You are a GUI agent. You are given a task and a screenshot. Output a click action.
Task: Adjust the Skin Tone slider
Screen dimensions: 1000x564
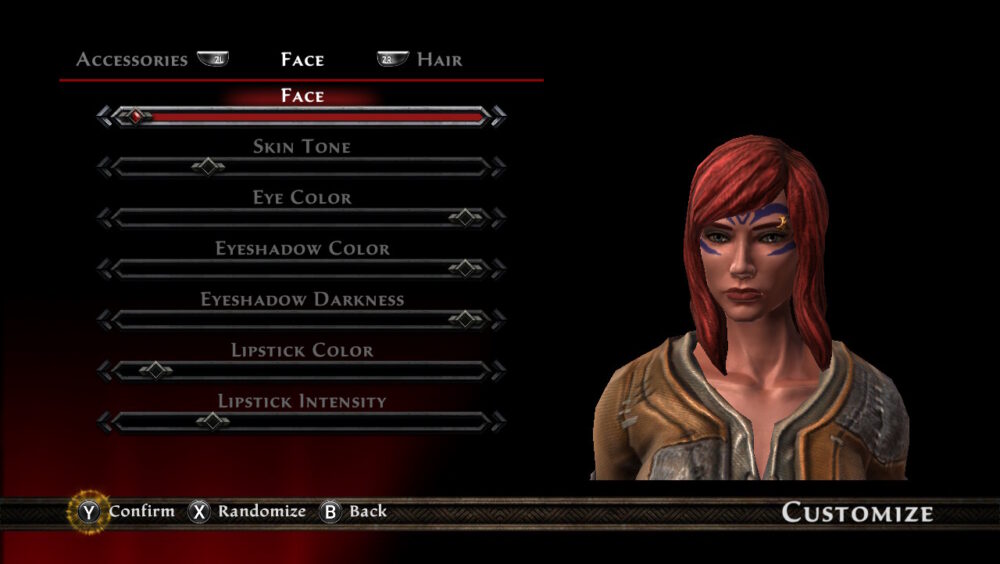(x=208, y=167)
